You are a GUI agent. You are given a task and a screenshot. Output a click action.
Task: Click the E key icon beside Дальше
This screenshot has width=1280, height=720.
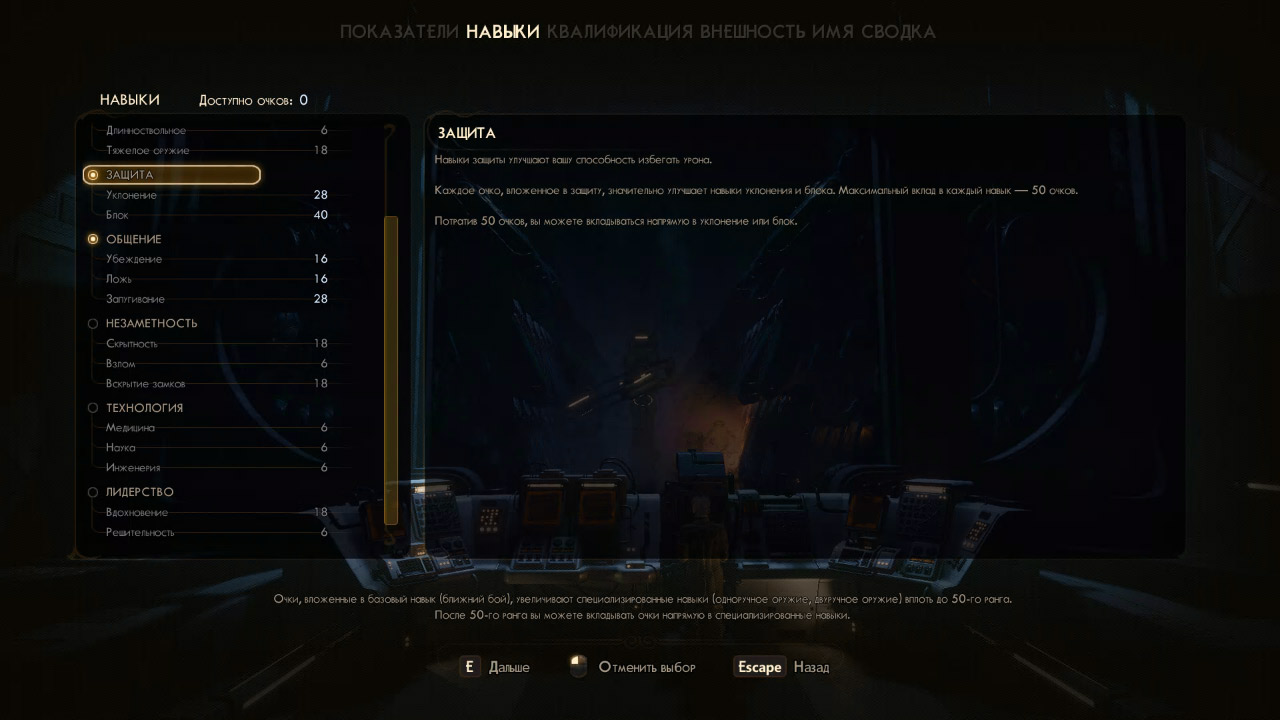(468, 666)
